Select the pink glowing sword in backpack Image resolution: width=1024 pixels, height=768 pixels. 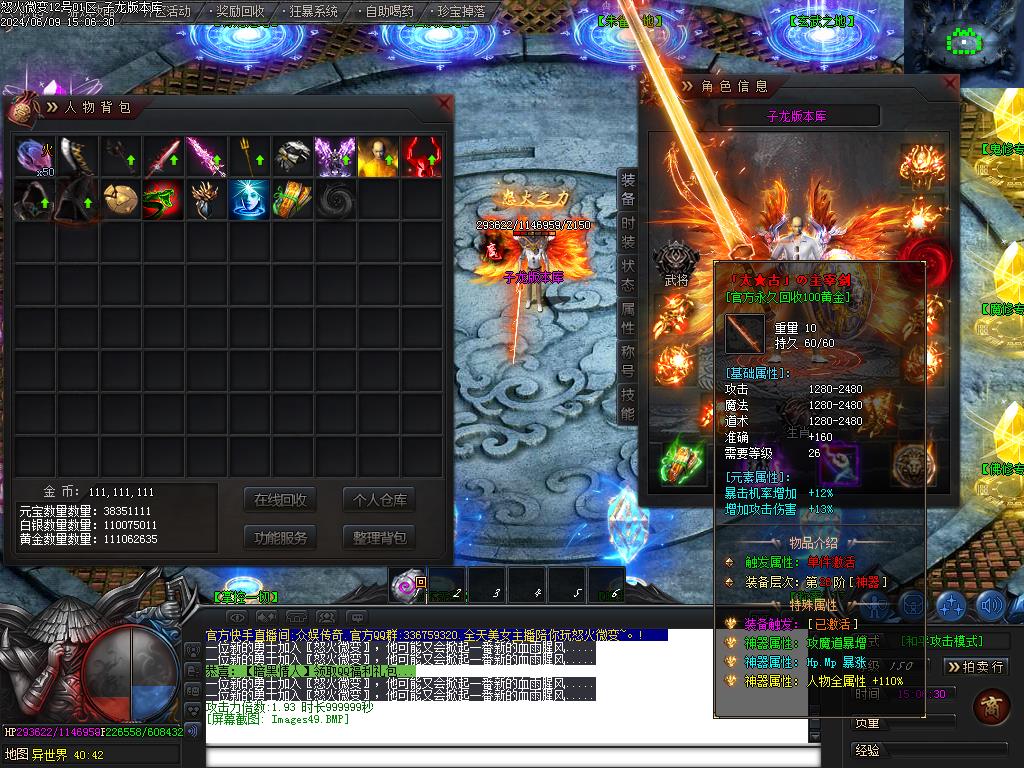[x=207, y=157]
